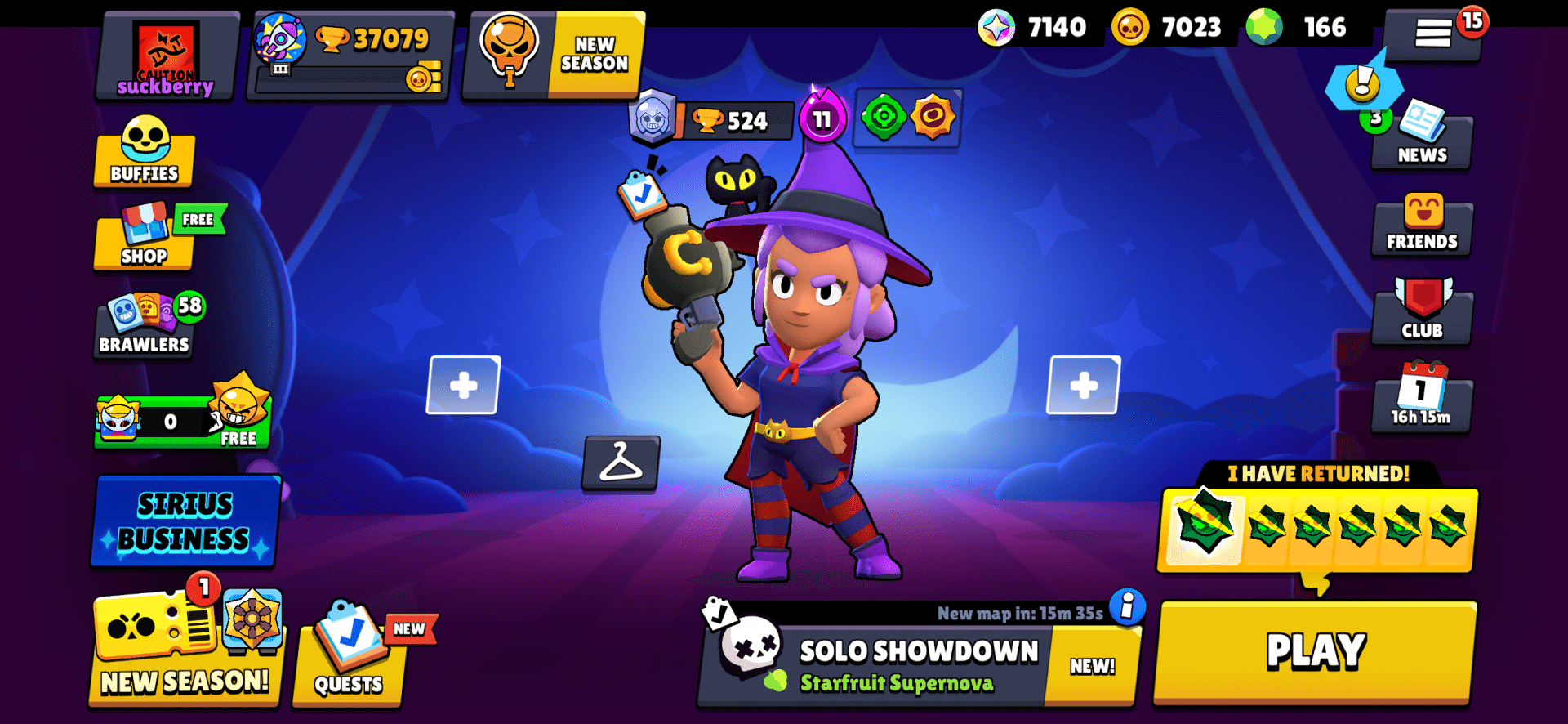Expand the left empty brawler slot
Screen dimensions: 1568x724
click(x=462, y=382)
